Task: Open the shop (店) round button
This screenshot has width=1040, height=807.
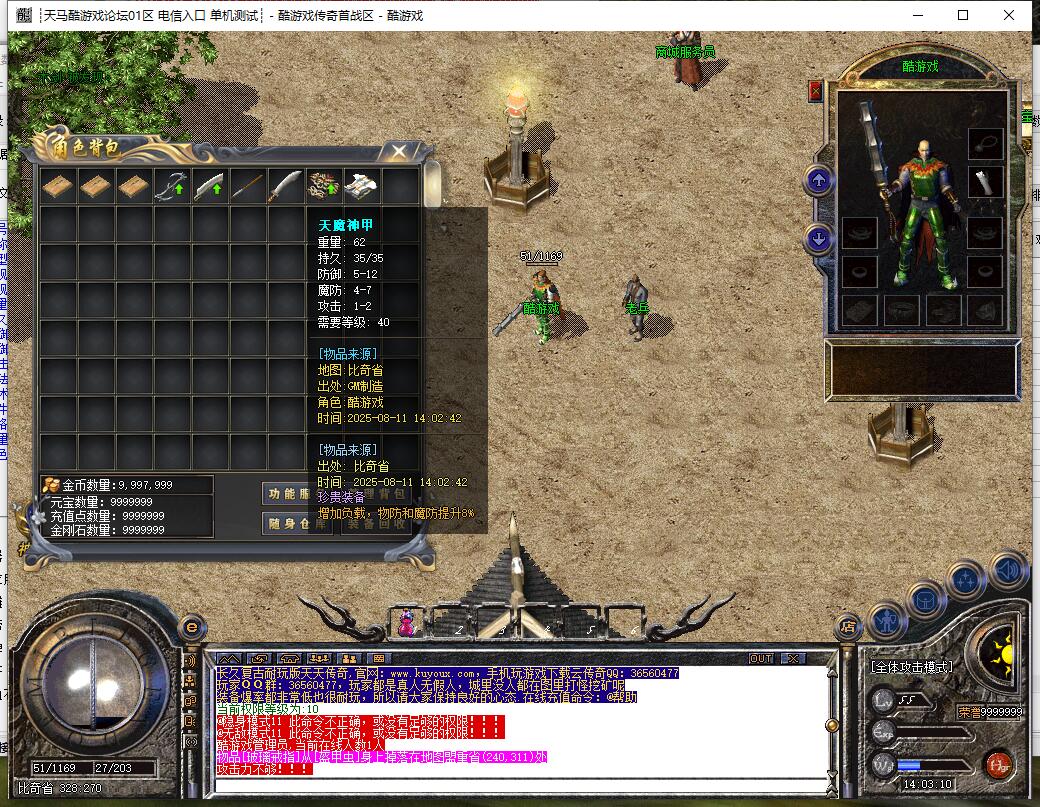Action: tap(848, 628)
